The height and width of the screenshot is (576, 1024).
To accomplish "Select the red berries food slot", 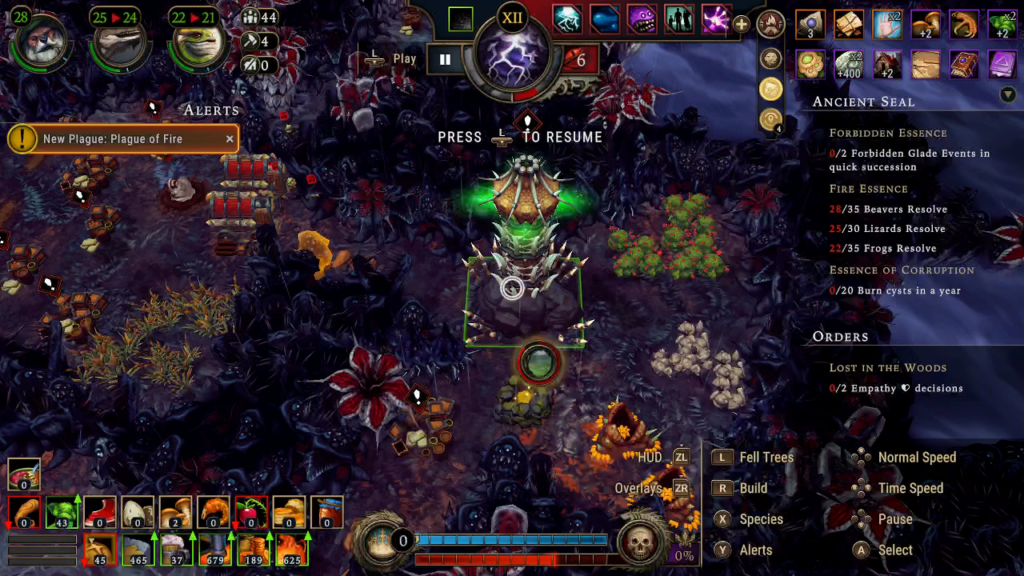I will click(x=250, y=512).
